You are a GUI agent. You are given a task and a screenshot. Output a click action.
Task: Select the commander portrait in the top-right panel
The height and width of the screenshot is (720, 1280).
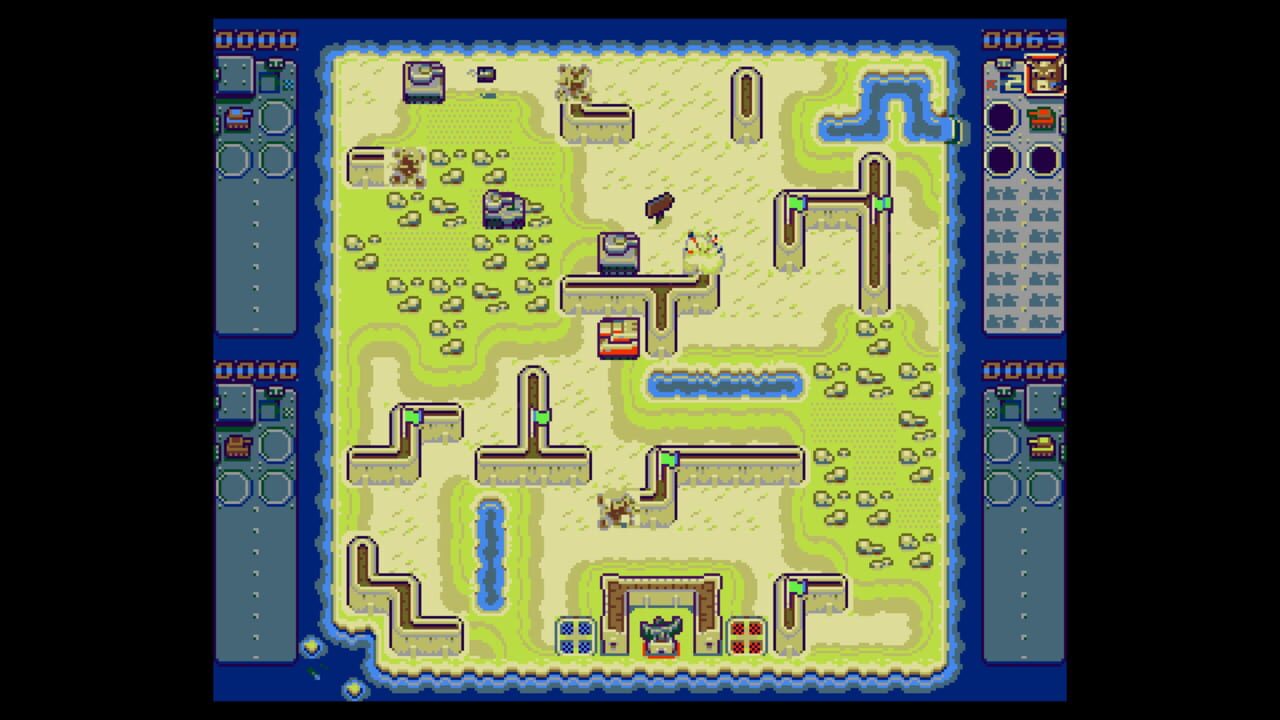click(1044, 76)
